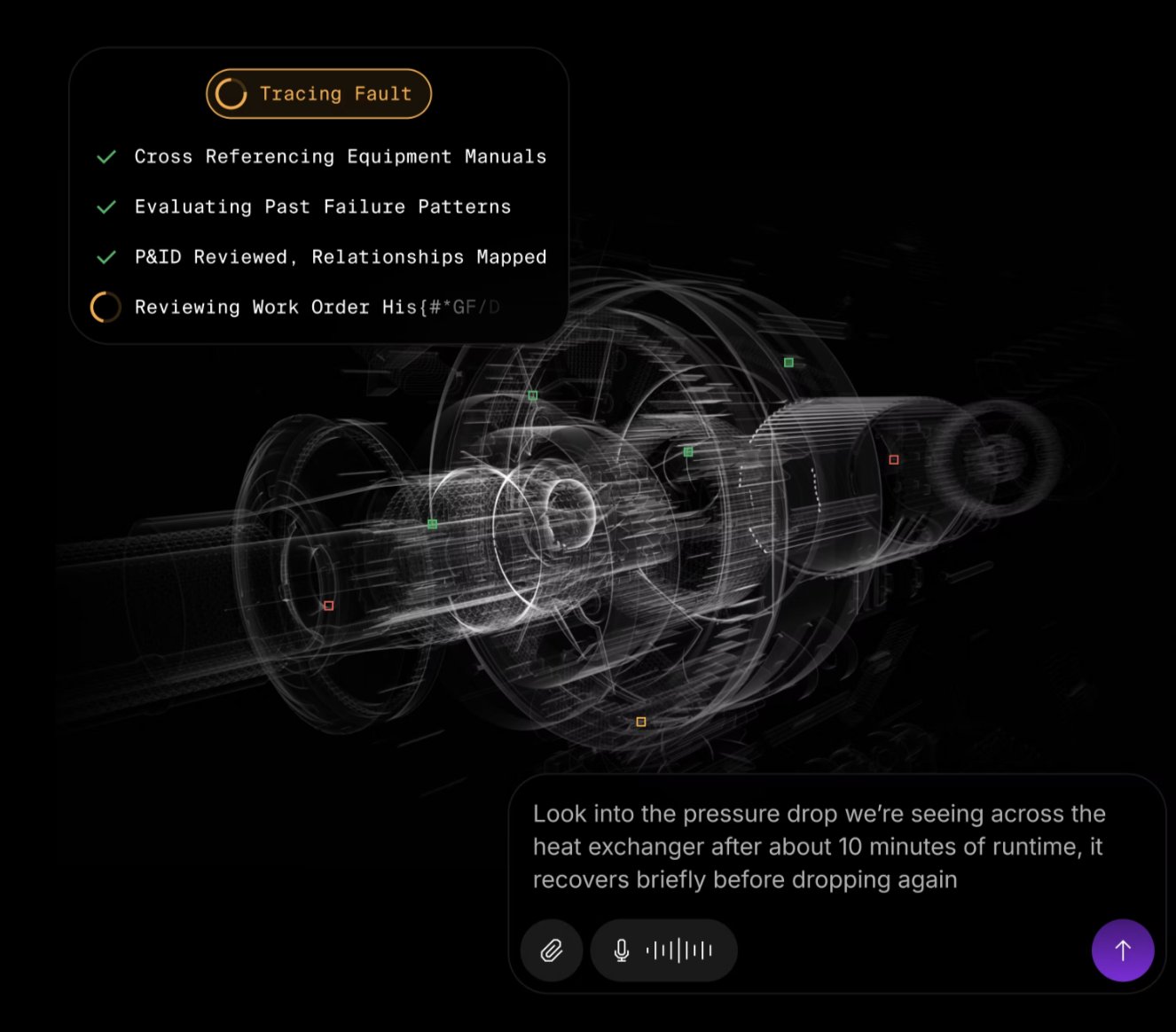
Task: Open the Evaluating Past Failure Patterns step
Action: [322, 207]
